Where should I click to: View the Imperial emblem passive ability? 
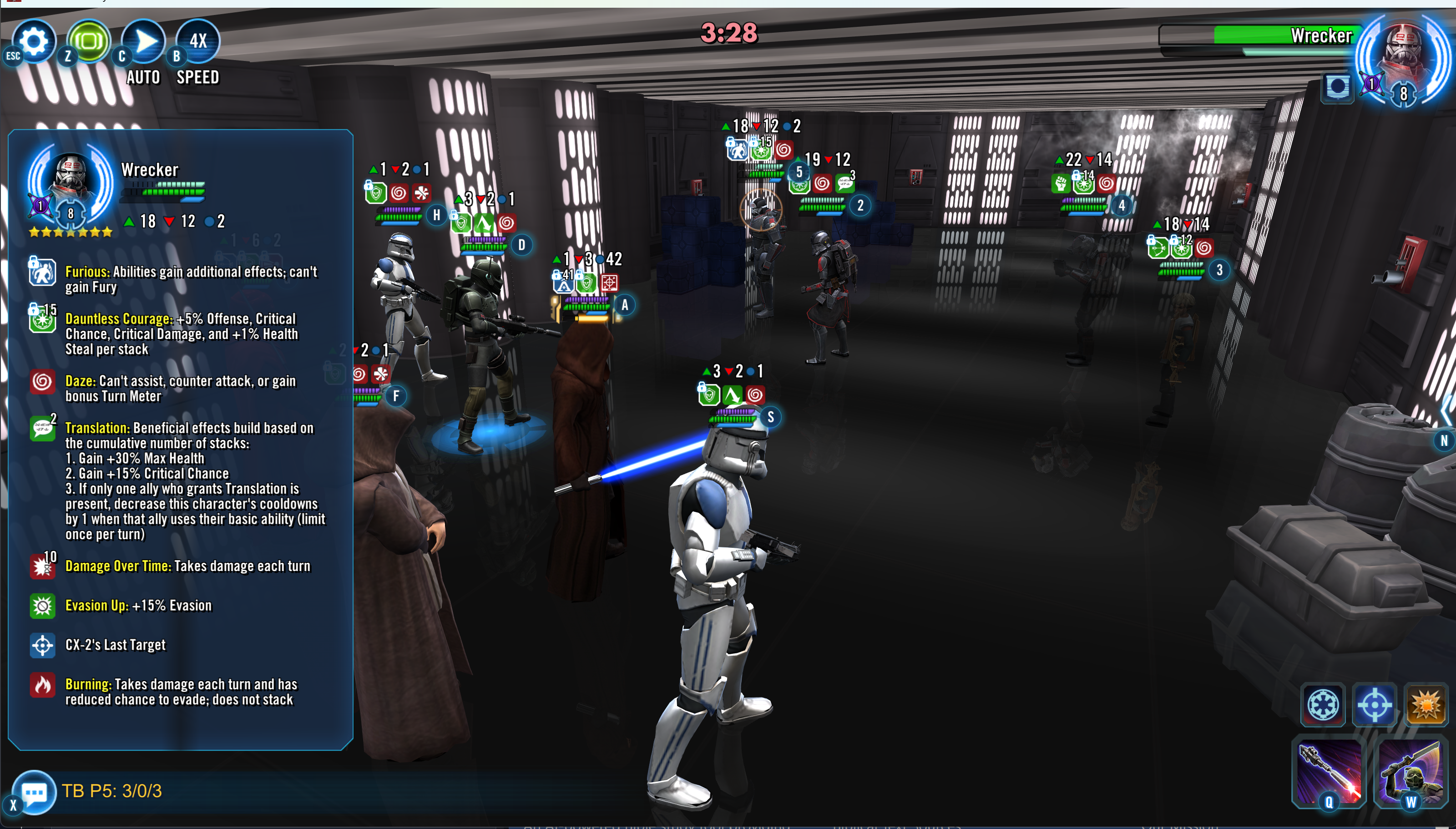click(1323, 705)
